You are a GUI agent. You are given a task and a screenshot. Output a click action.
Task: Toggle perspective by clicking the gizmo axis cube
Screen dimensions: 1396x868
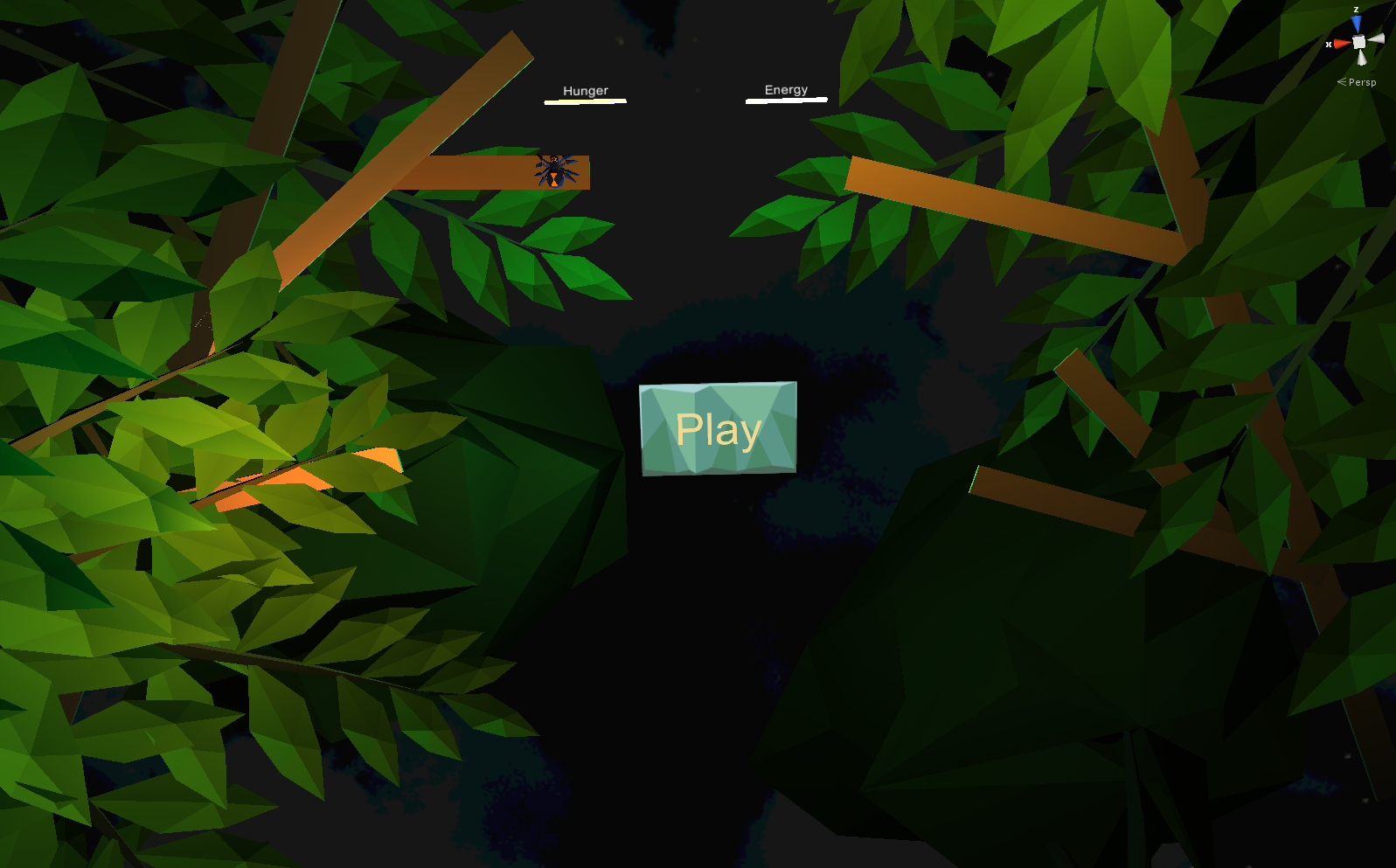(1358, 42)
